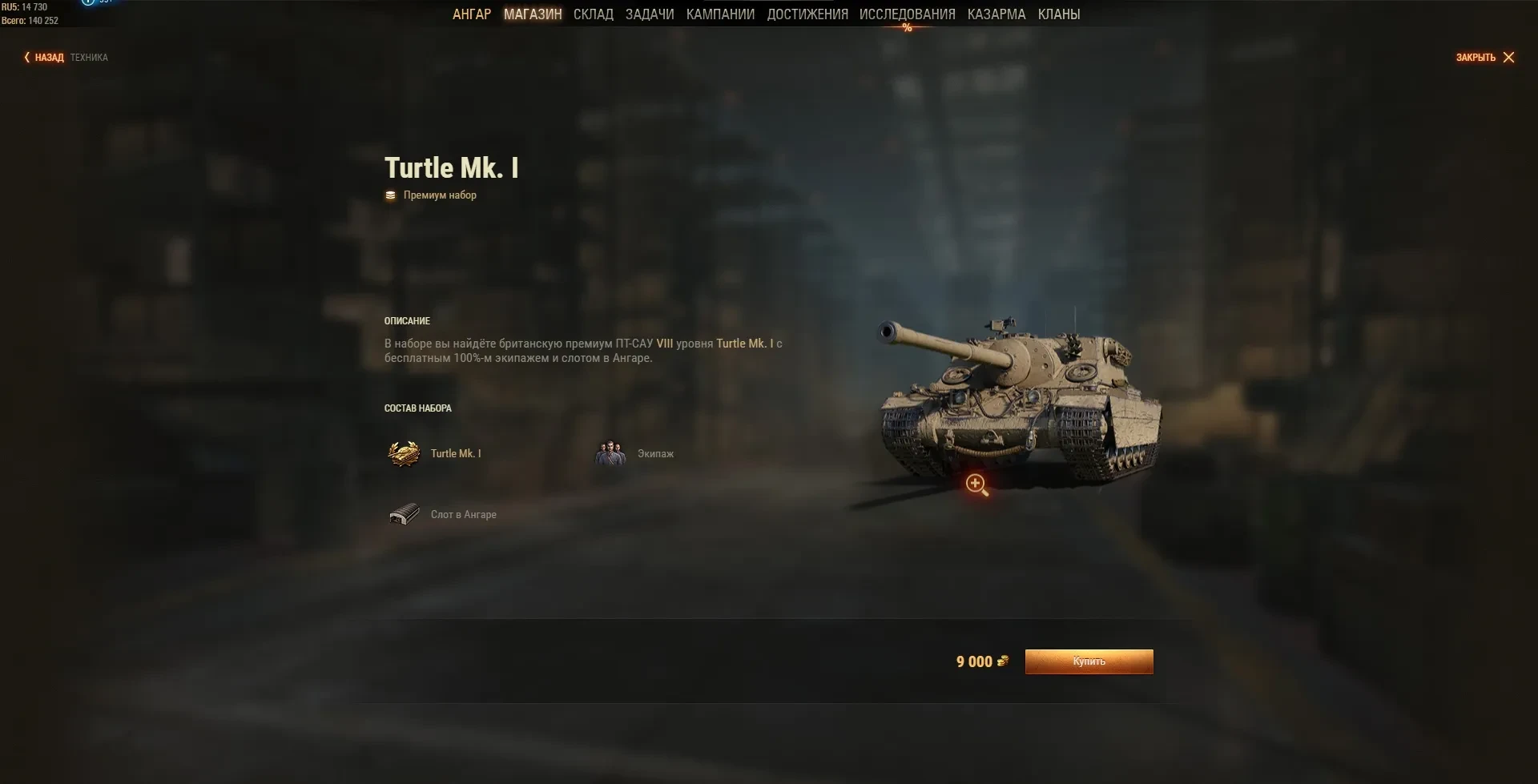
Task: Open the СКЛАД section
Action: tap(593, 14)
